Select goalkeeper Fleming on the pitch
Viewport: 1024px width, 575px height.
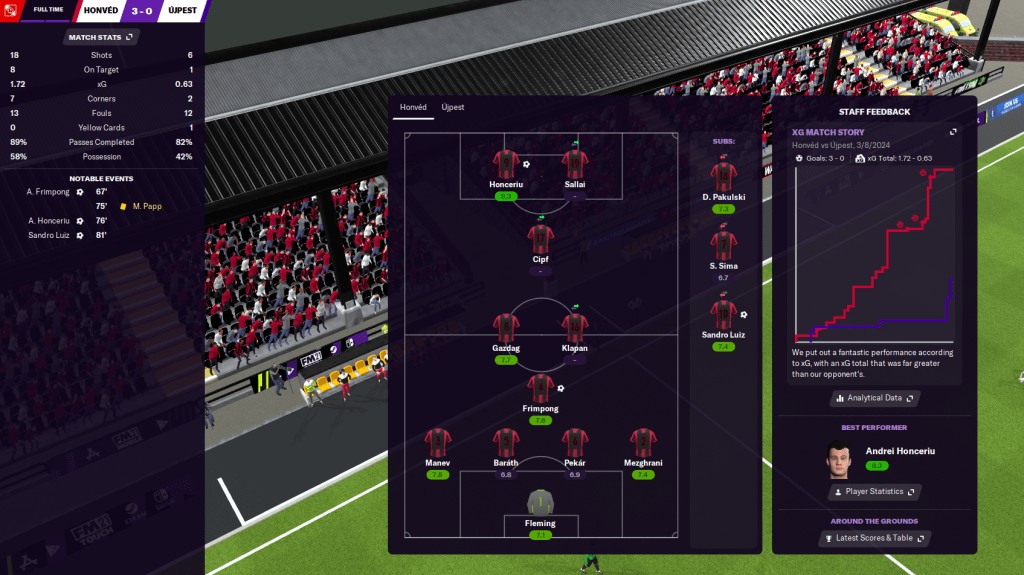(540, 506)
